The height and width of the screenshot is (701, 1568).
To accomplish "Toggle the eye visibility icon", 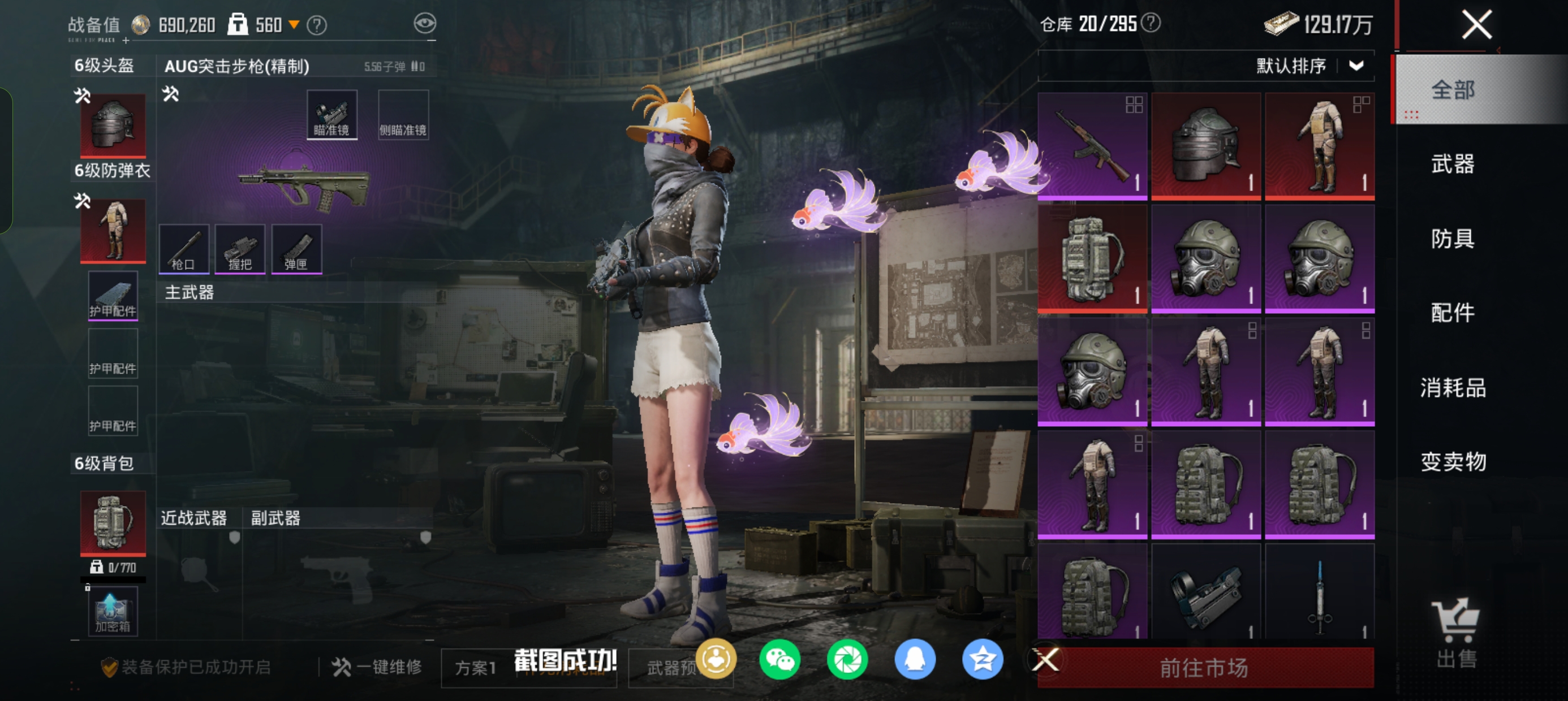I will click(x=425, y=24).
